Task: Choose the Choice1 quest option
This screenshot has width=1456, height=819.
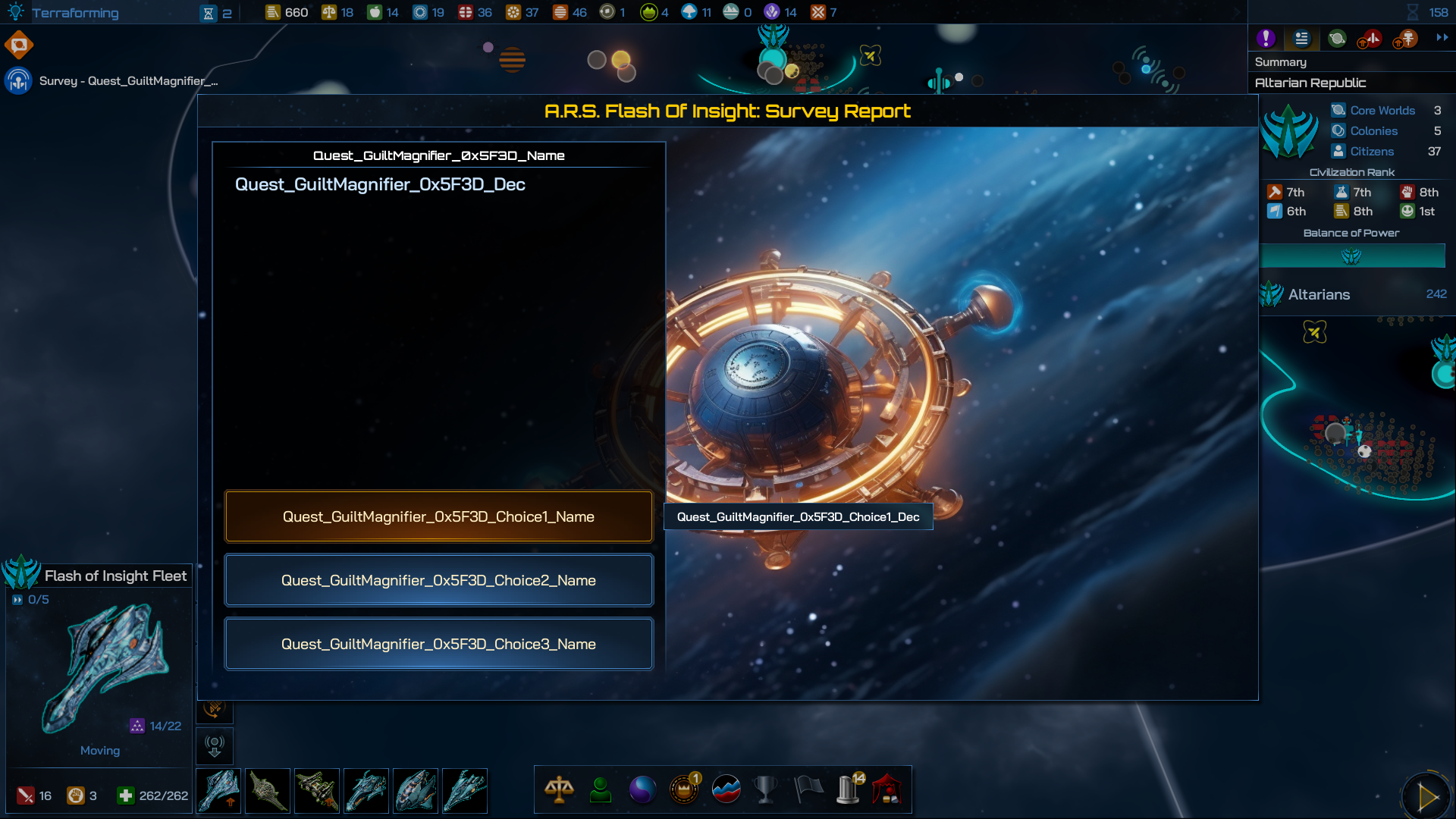Action: click(x=438, y=516)
